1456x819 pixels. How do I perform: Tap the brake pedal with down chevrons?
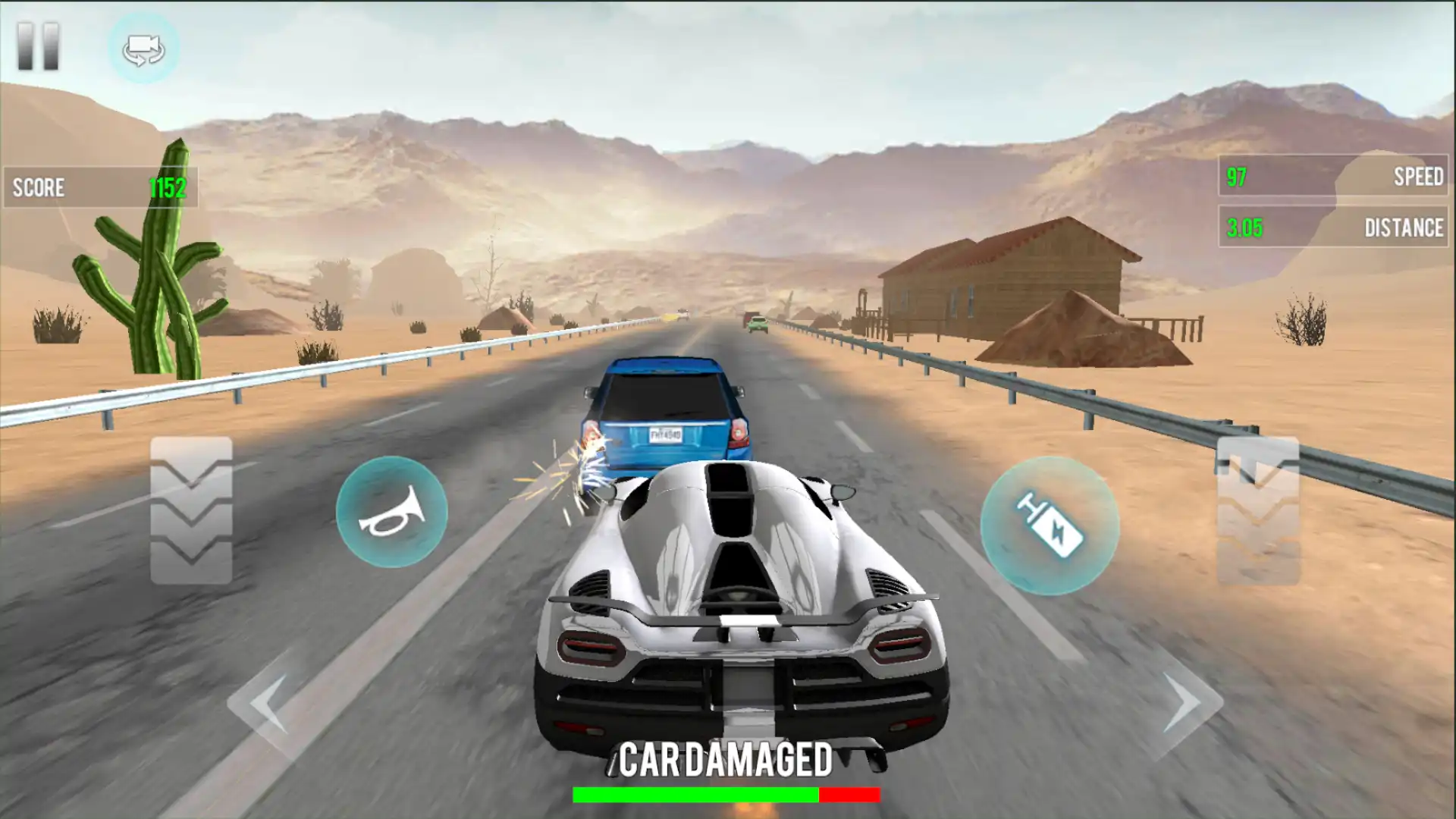pos(191,510)
